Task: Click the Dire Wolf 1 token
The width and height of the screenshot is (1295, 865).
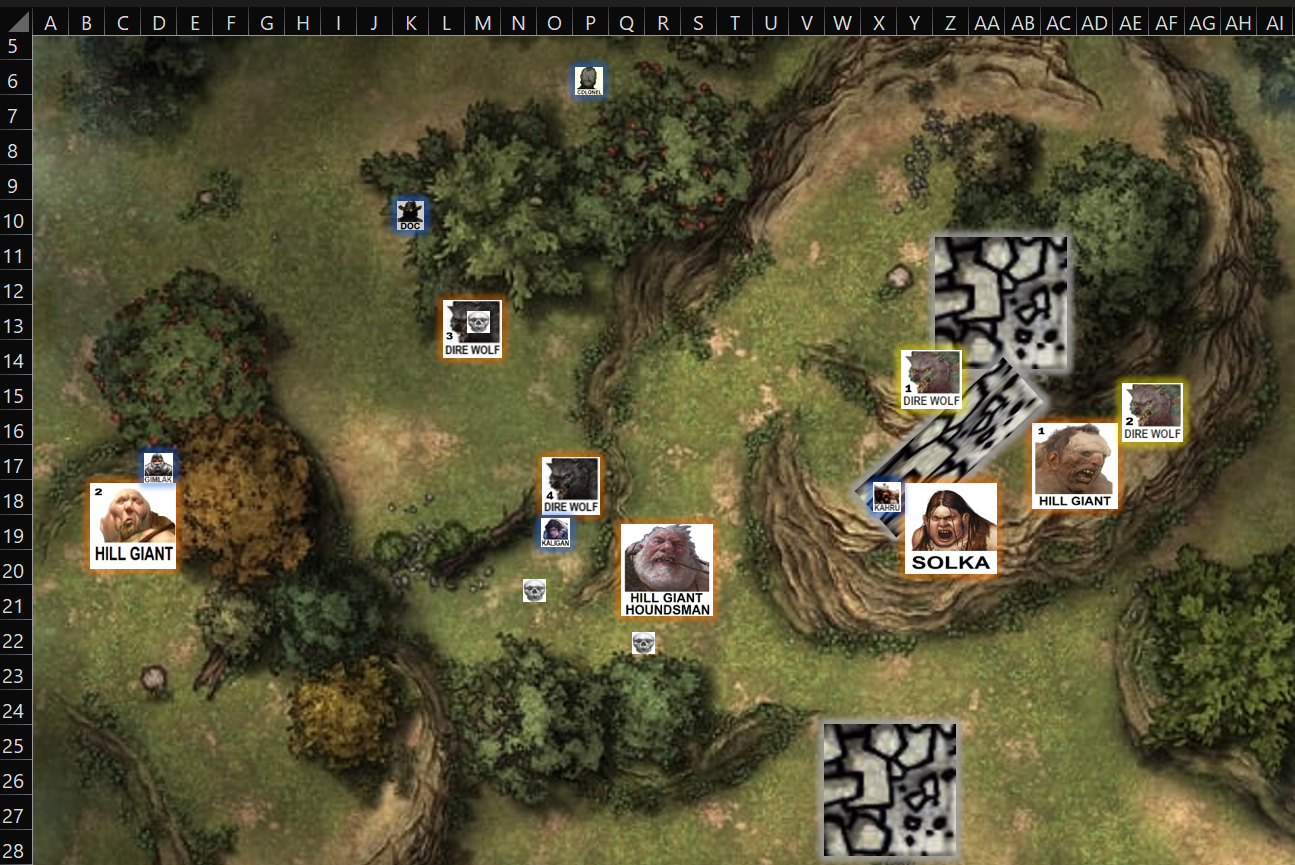Action: [x=931, y=379]
